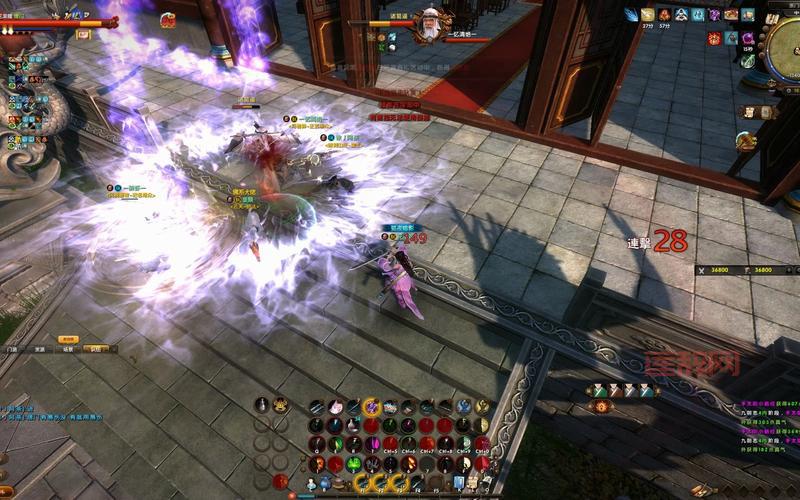
Task: Click the highlighted orange chat tab
Action: (x=97, y=349)
